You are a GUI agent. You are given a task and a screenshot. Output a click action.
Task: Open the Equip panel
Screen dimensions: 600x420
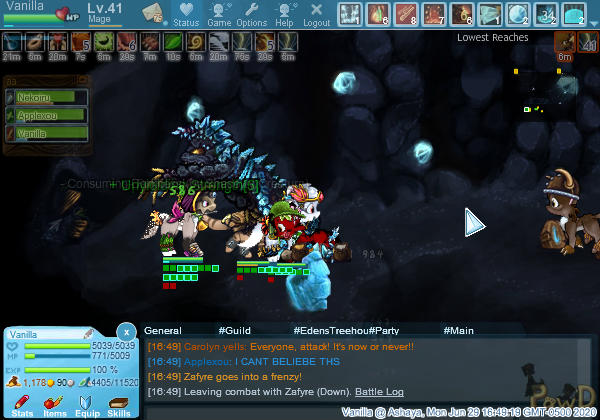86,405
